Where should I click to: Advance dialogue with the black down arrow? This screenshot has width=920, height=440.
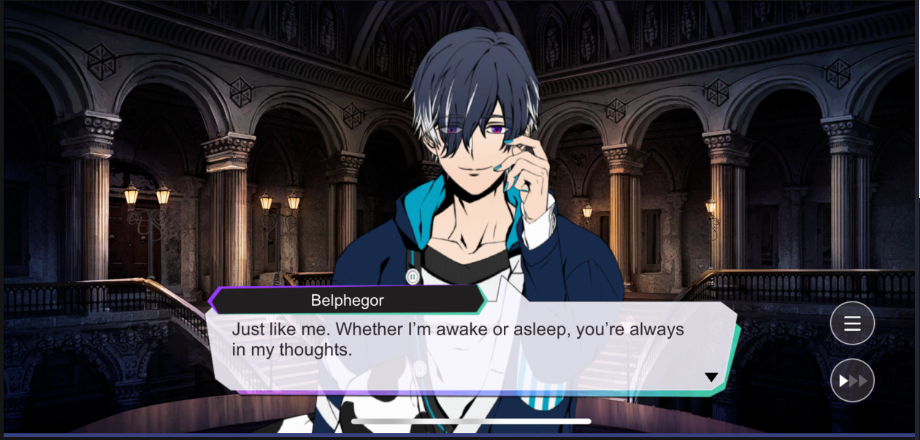point(711,377)
